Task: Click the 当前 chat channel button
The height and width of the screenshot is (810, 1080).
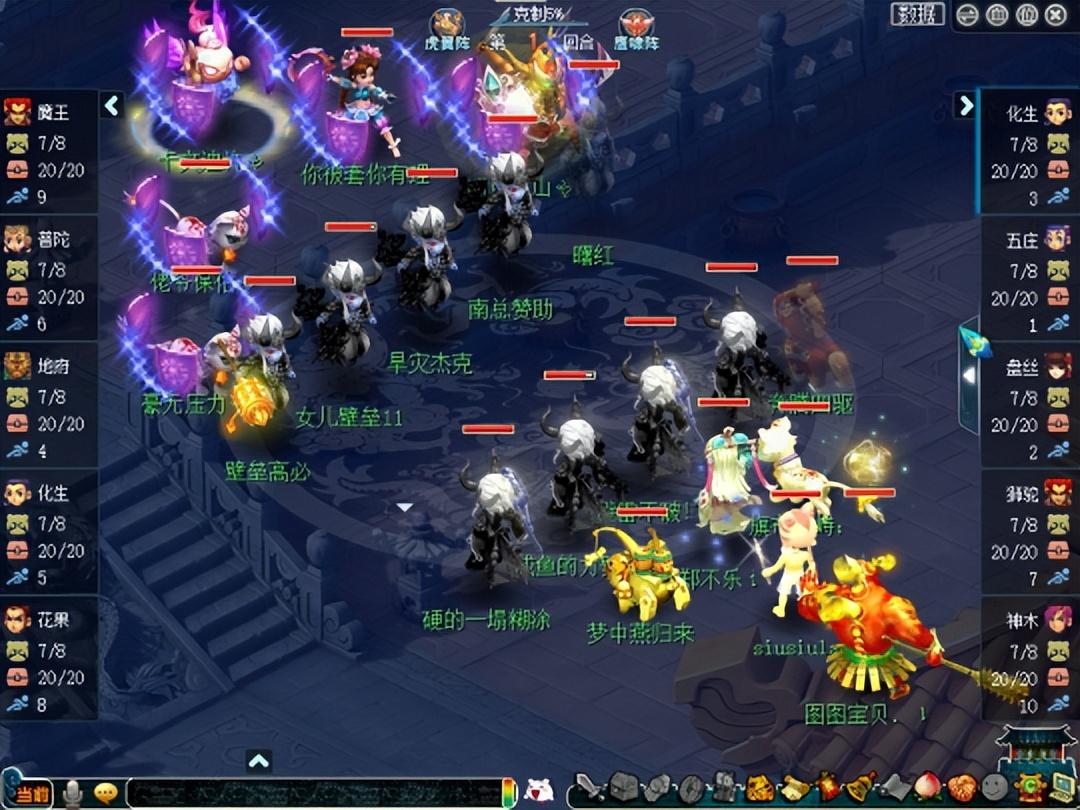Action: click(32, 792)
